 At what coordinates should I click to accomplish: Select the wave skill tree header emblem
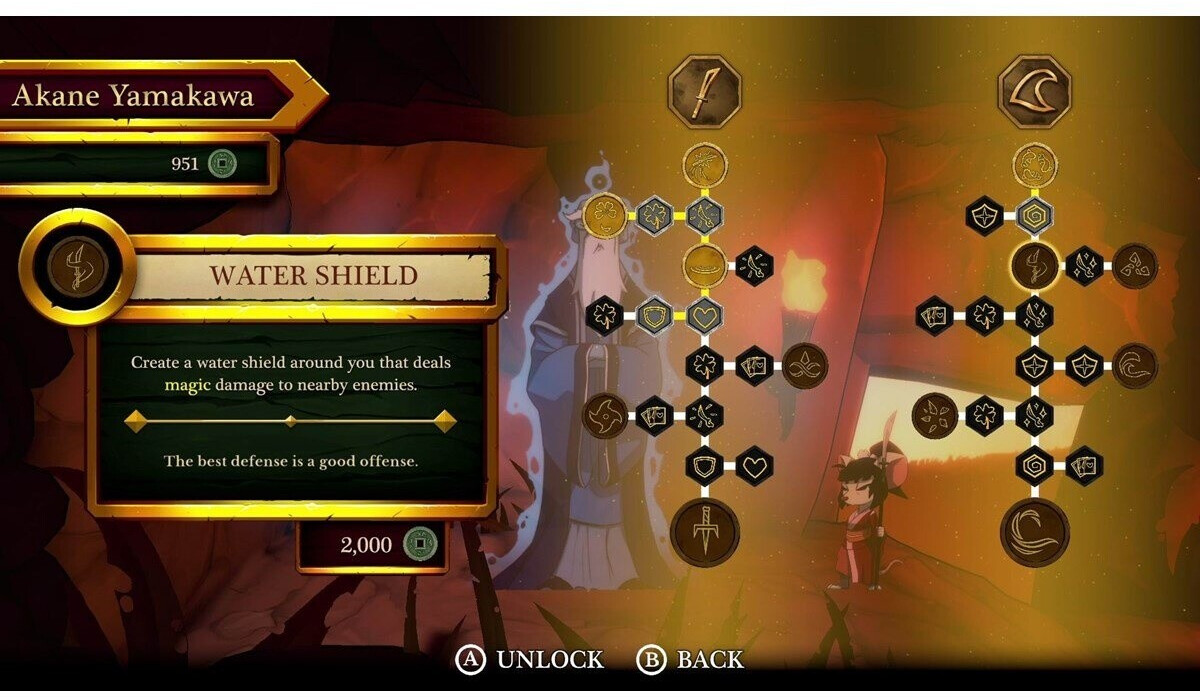[1035, 93]
